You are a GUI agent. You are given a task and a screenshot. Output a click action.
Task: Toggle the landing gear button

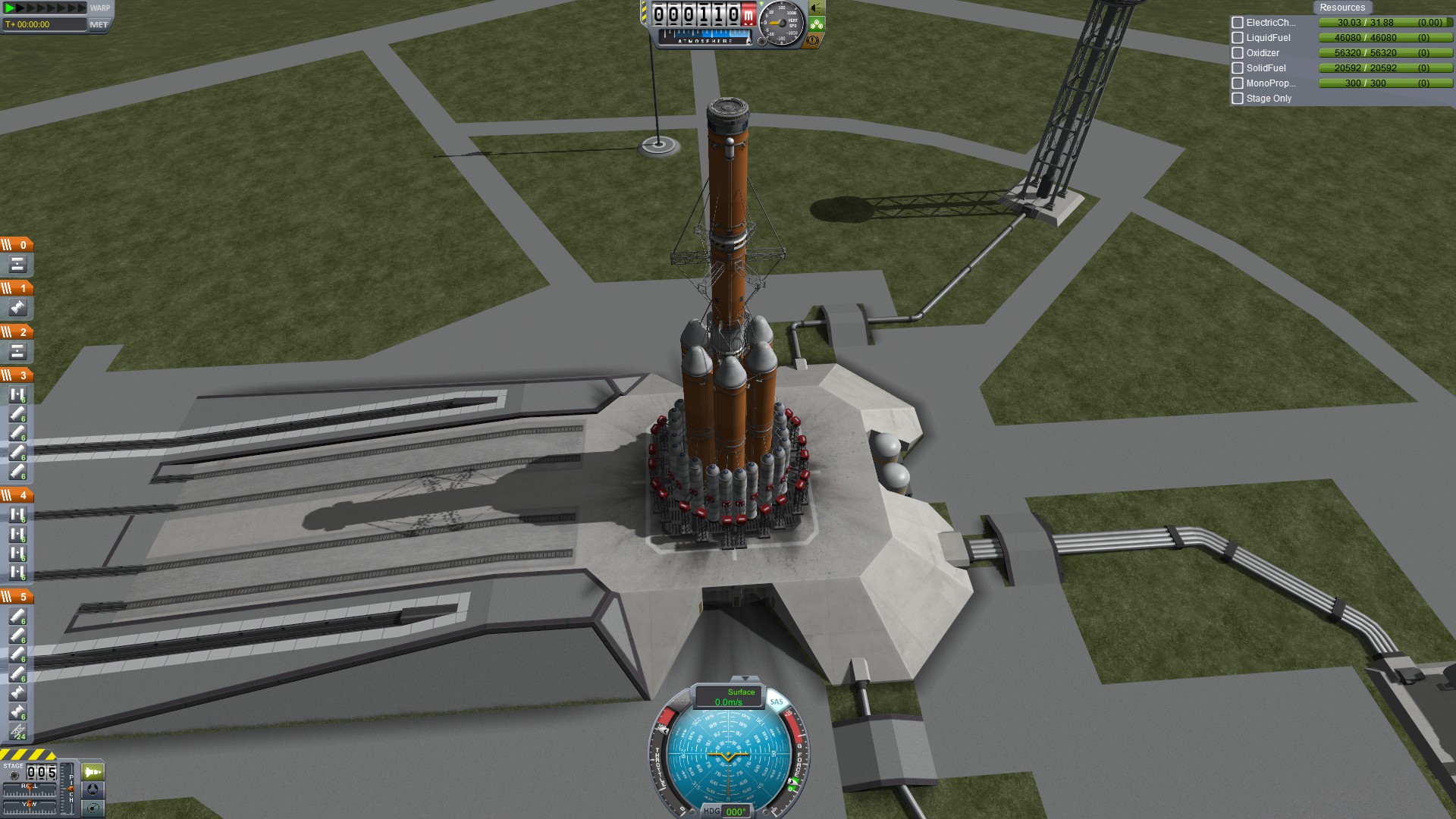coord(817,24)
